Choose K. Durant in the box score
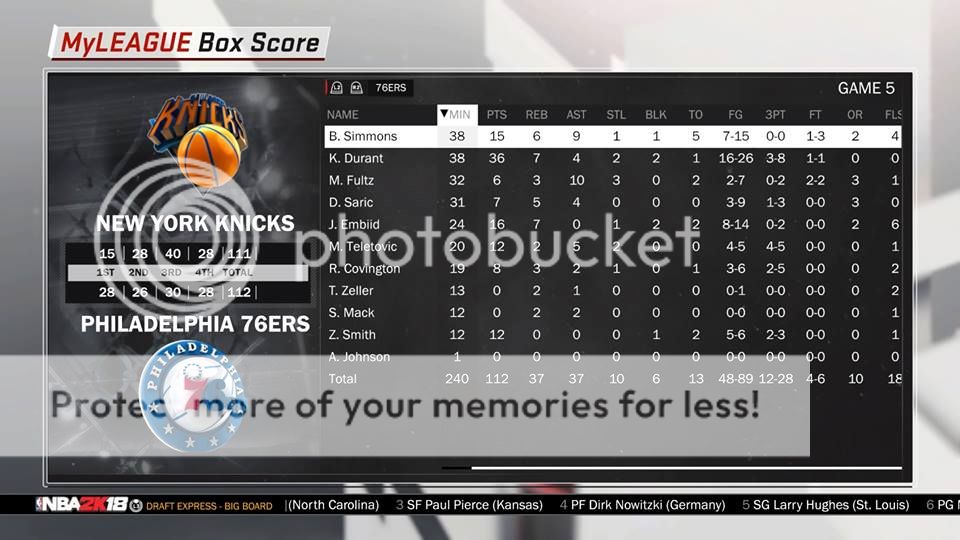Viewport: 960px width, 540px height. (x=355, y=158)
